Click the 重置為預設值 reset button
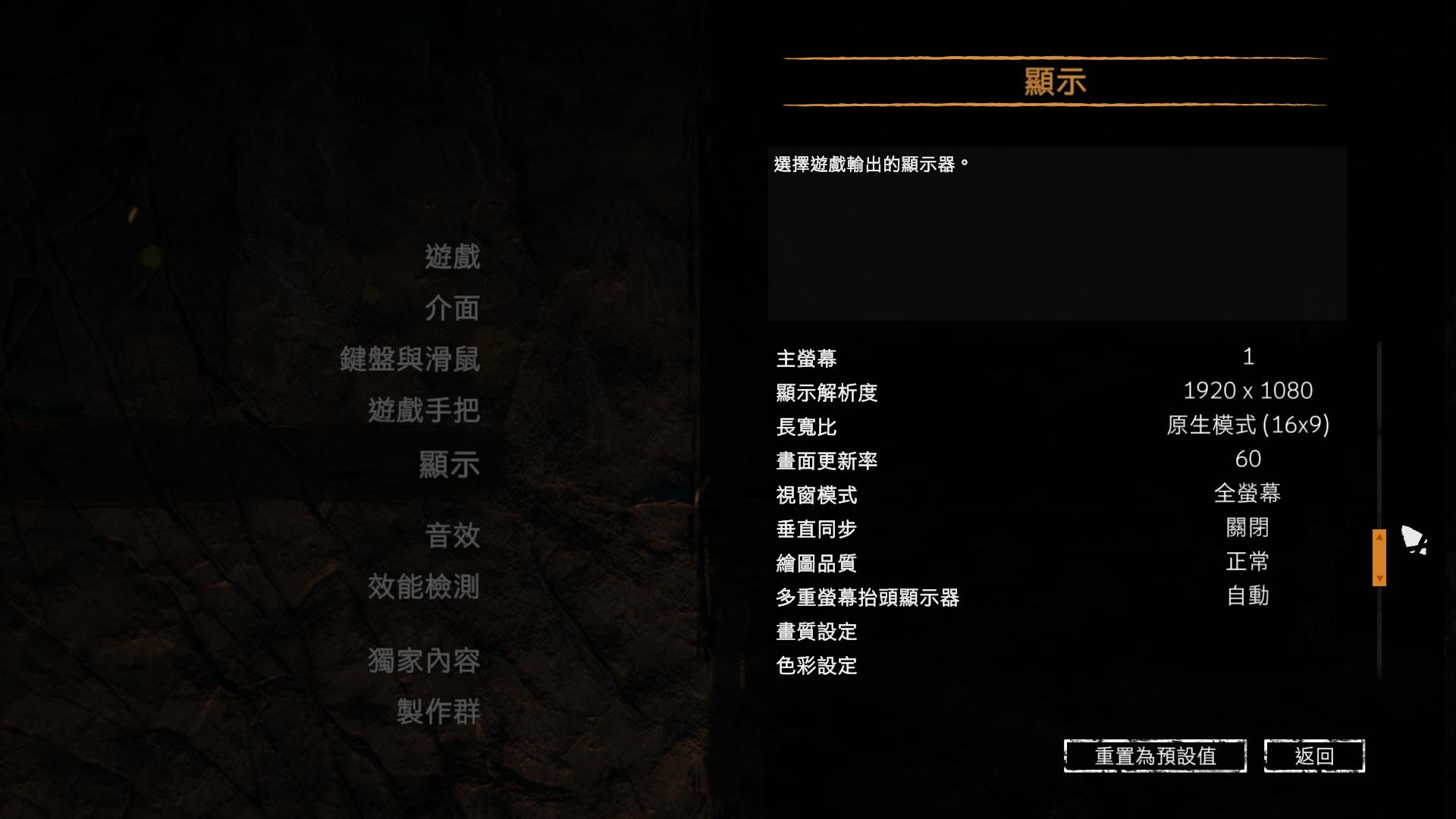1456x819 pixels. coord(1154,755)
